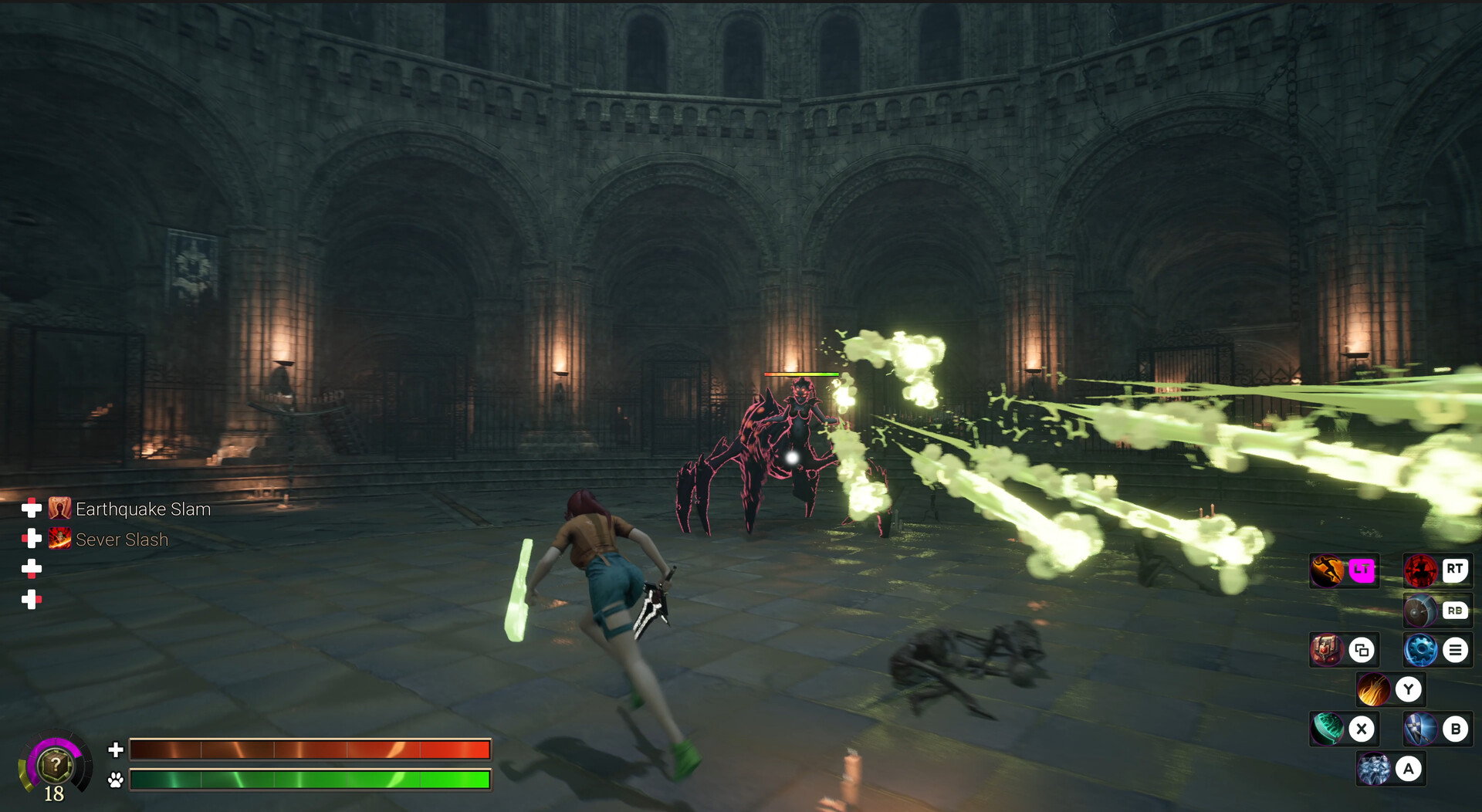Viewport: 1482px width, 812px height.
Task: Use the teal glowing blade ability
Action: click(x=1327, y=729)
